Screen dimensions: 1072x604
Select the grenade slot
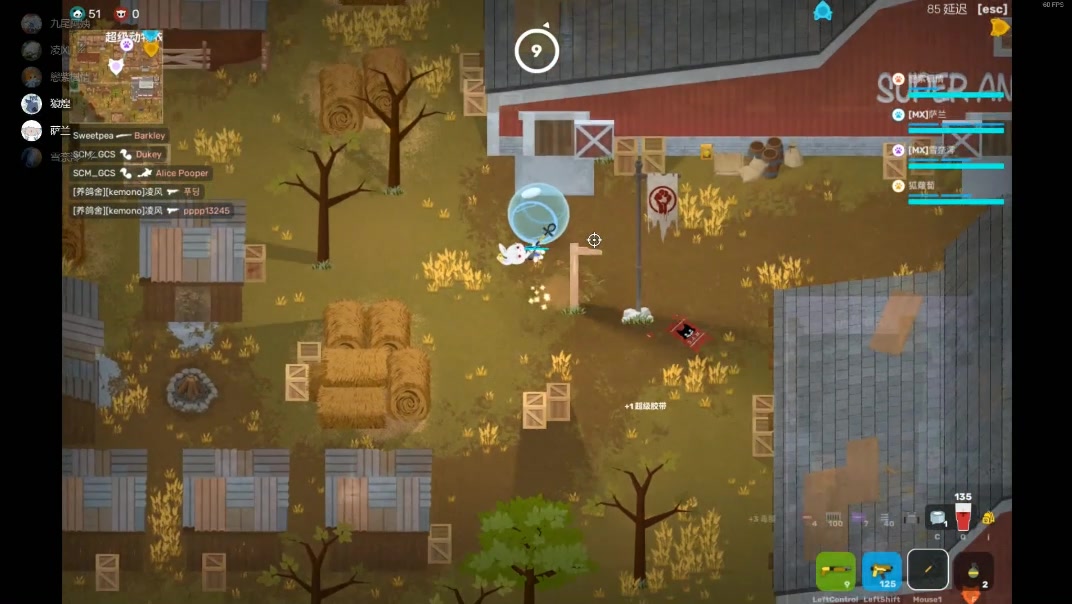click(x=973, y=571)
